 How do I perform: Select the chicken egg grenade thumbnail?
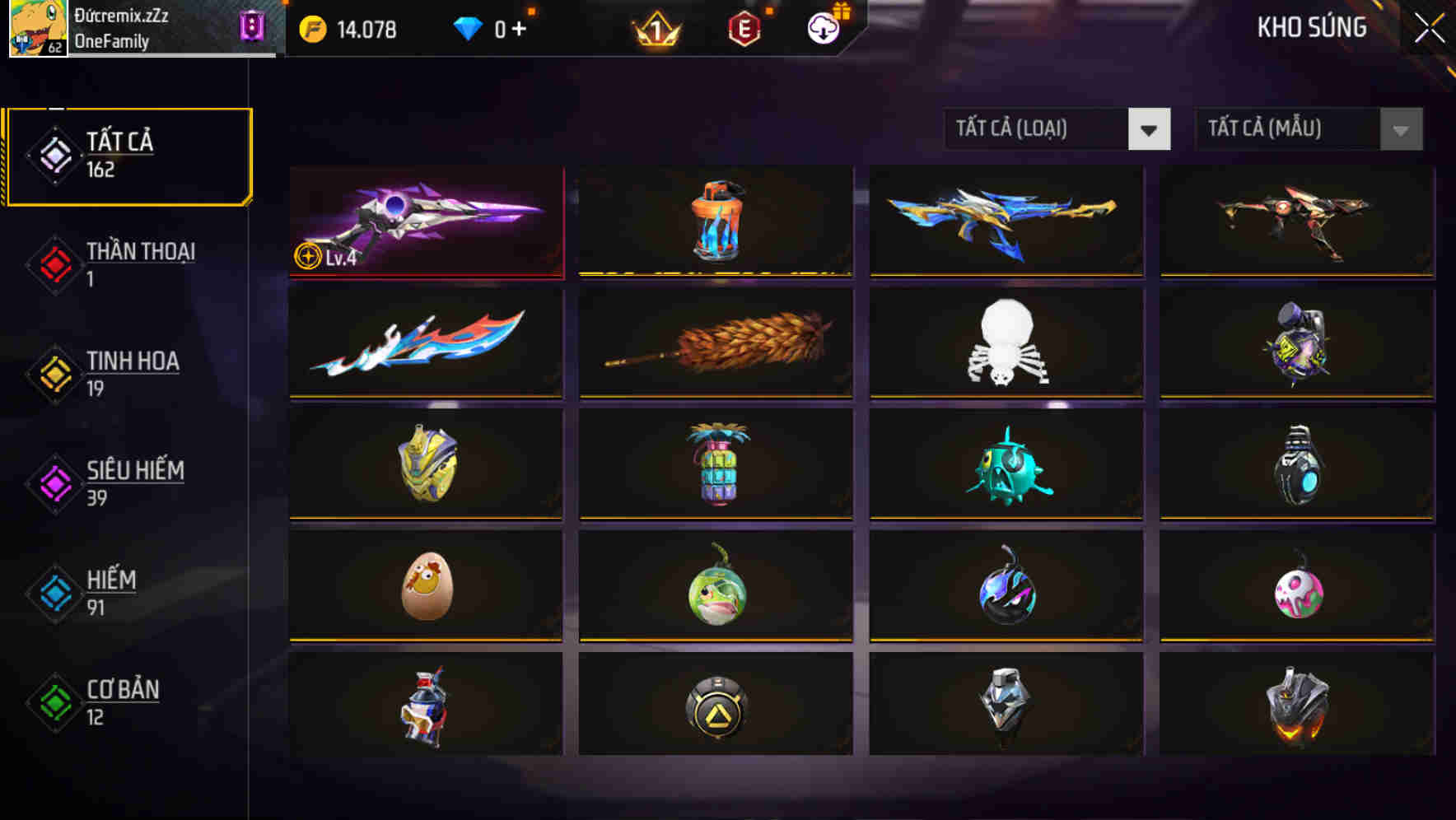coord(425,587)
